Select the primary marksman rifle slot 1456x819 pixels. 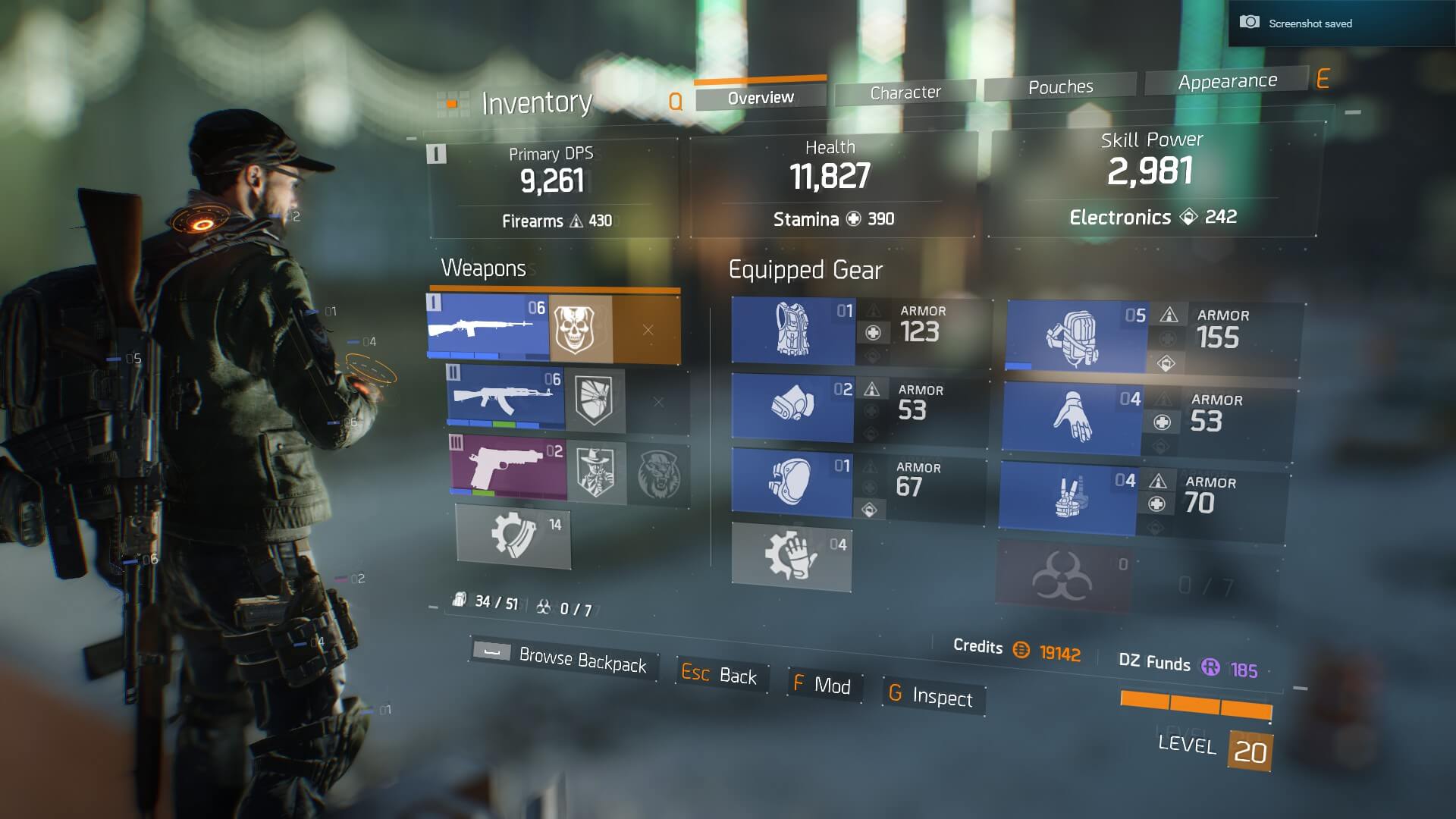[x=488, y=328]
